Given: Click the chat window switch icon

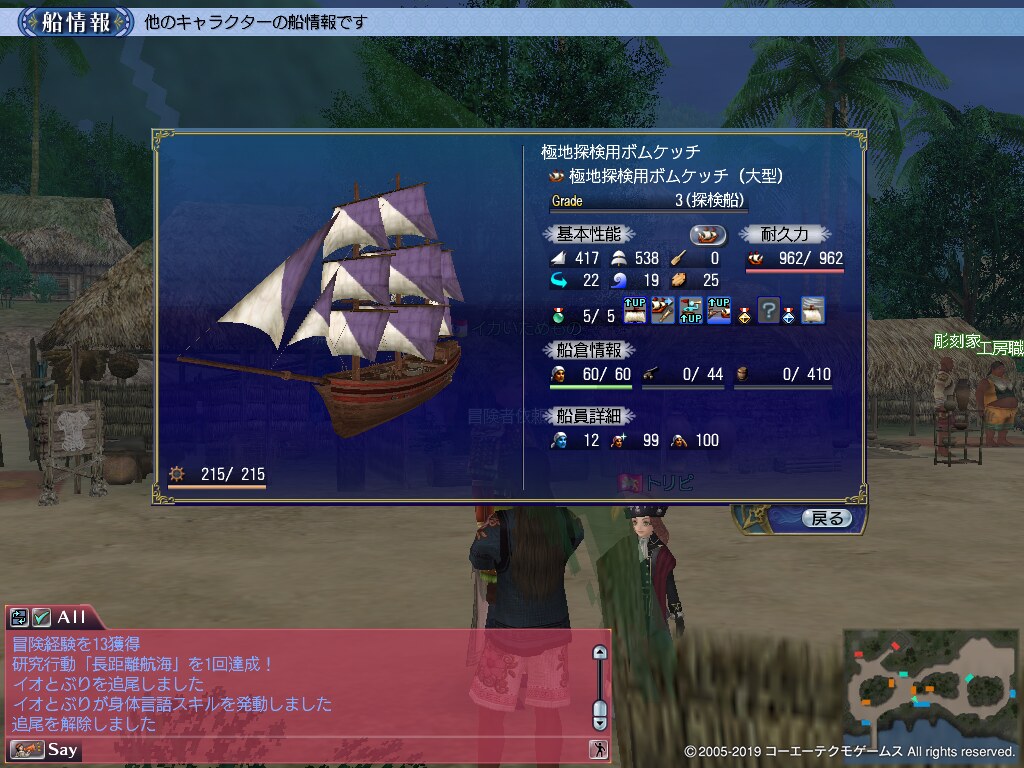Looking at the screenshot, I should click(x=20, y=617).
